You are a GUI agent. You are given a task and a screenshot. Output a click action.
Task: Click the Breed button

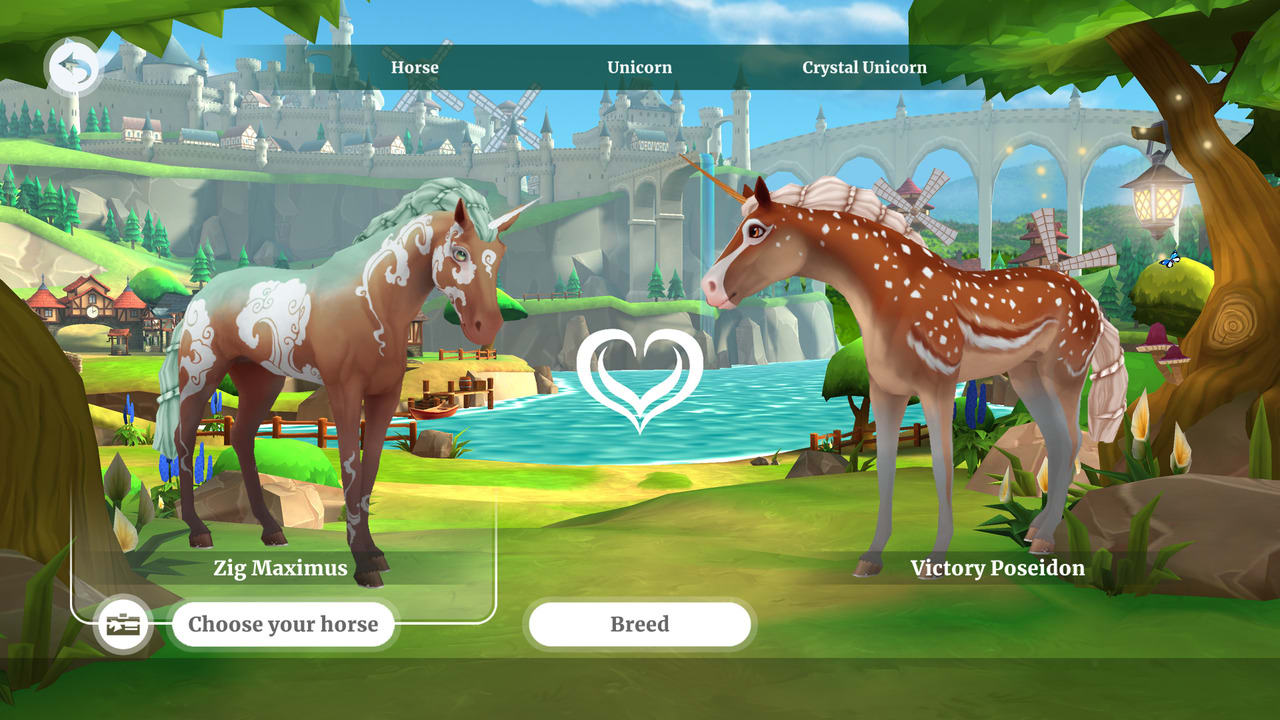(639, 624)
